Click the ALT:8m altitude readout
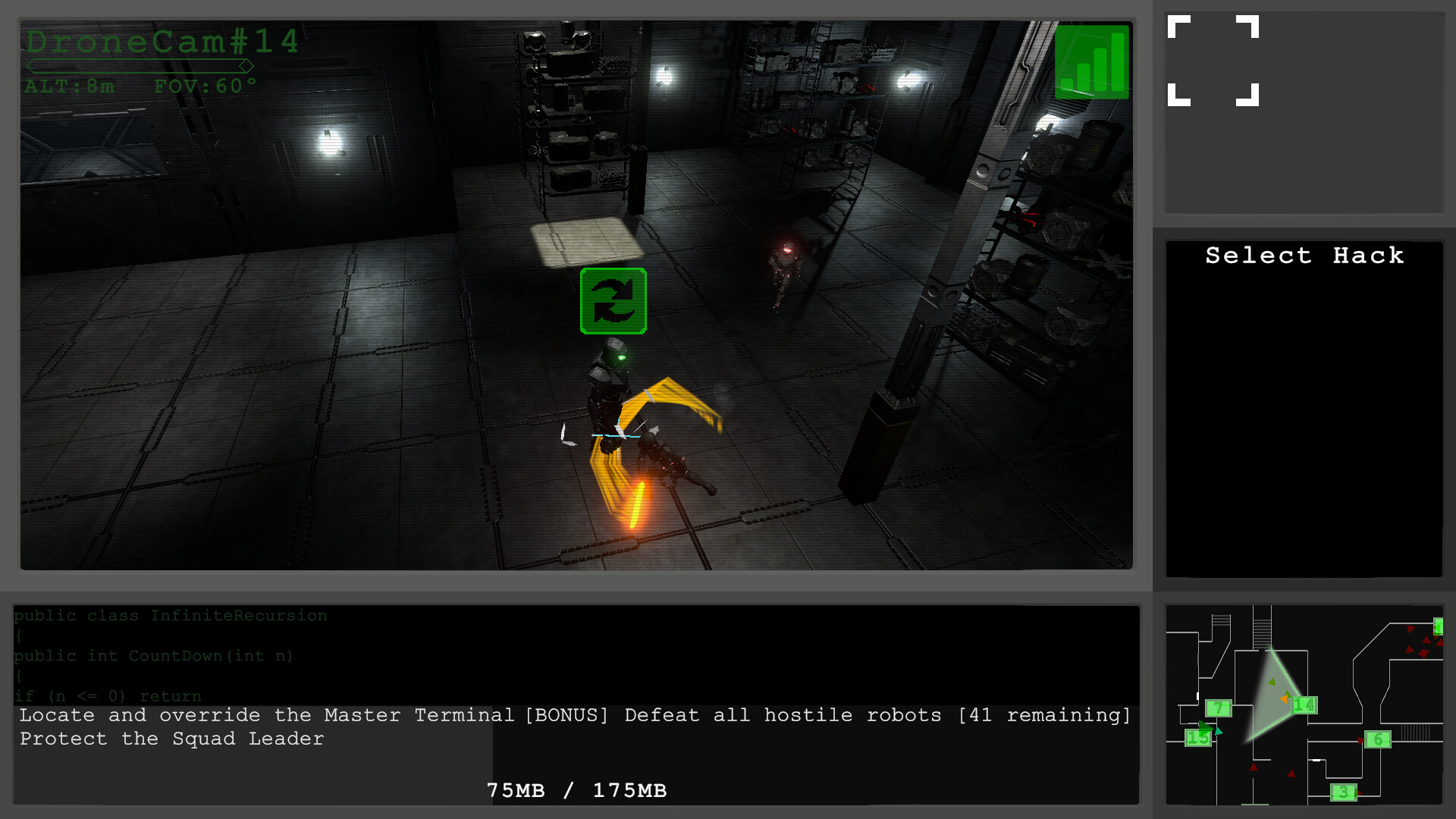This screenshot has width=1456, height=819. click(71, 86)
